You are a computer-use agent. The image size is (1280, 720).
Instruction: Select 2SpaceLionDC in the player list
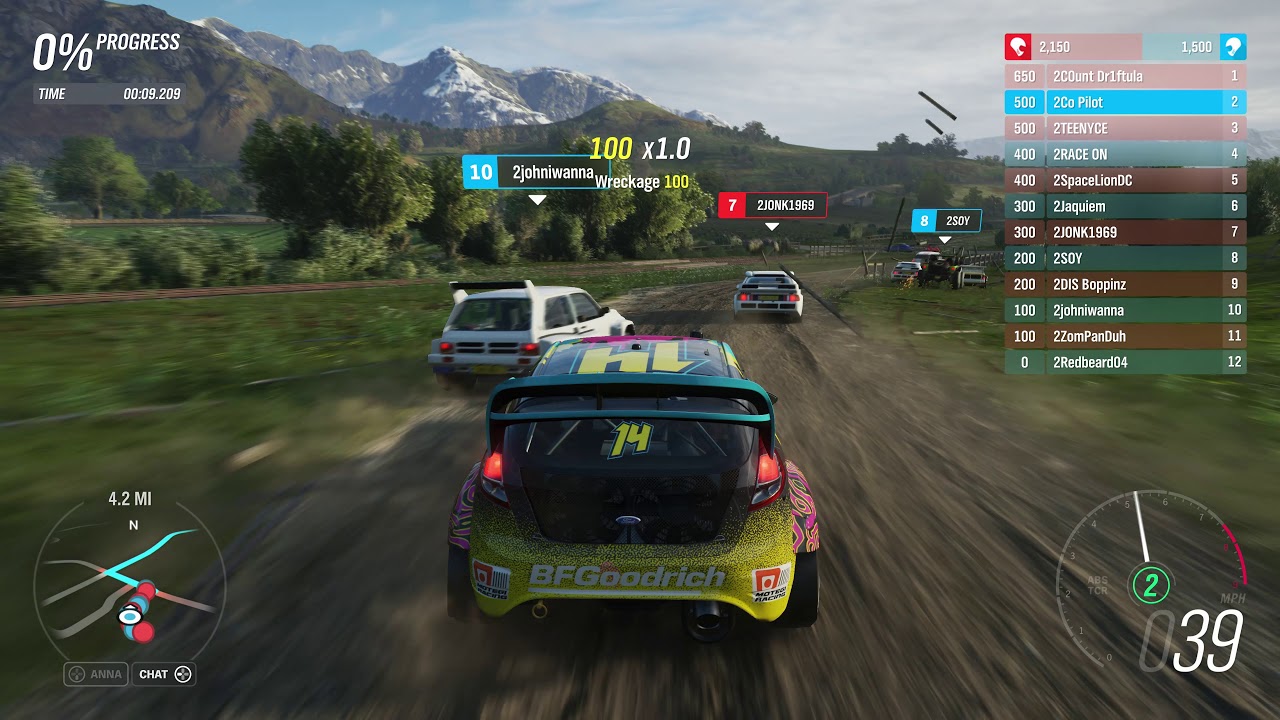(x=1125, y=180)
